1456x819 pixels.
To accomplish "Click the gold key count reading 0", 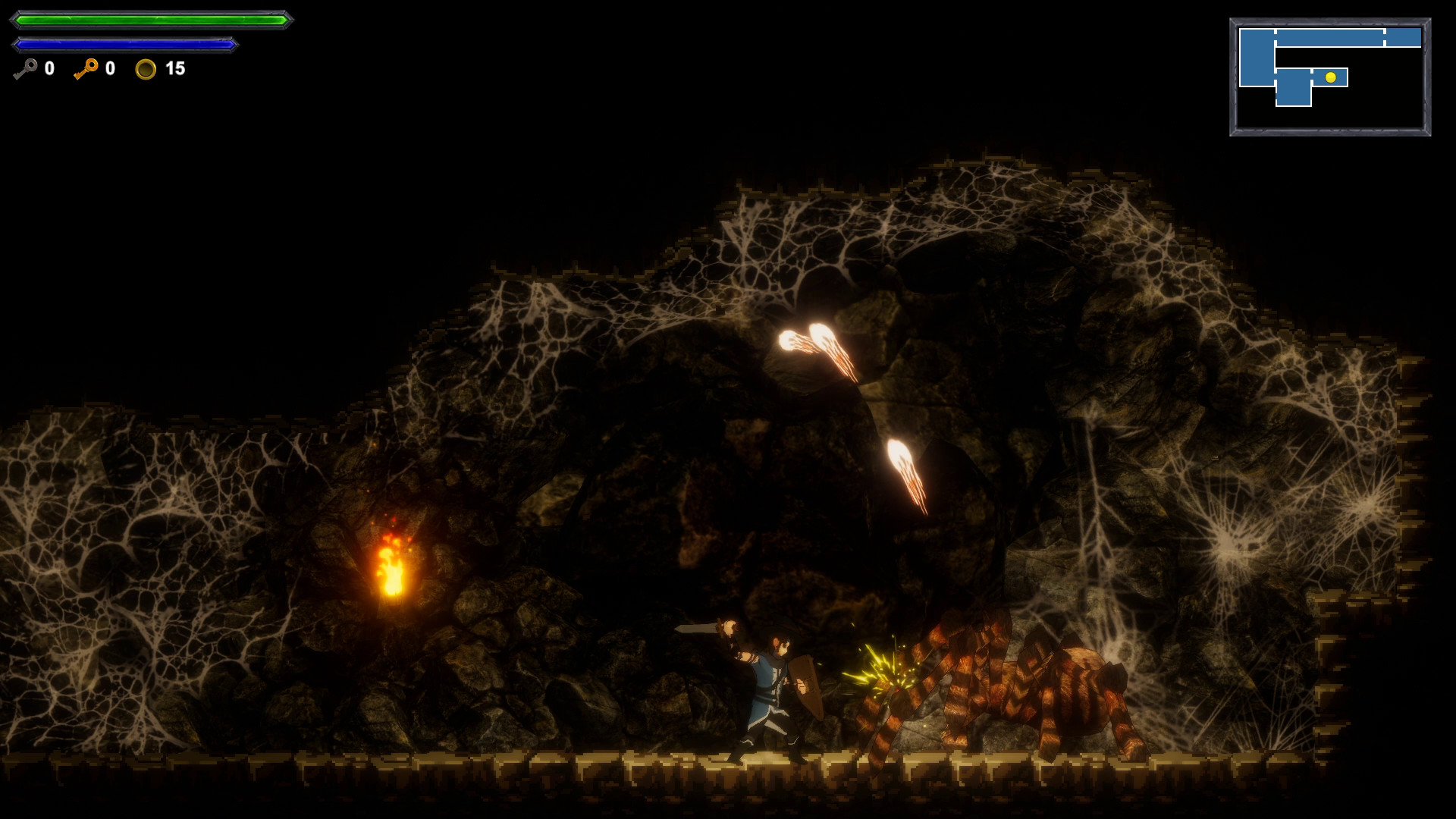I will (109, 69).
